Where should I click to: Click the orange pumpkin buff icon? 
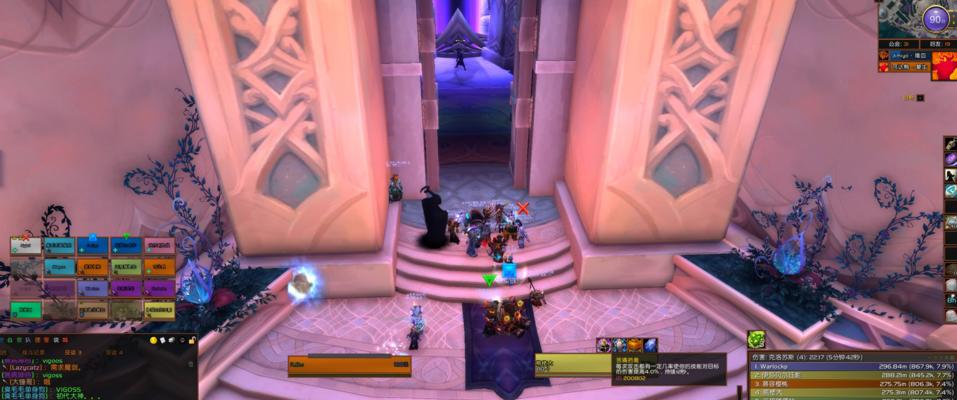(634, 345)
